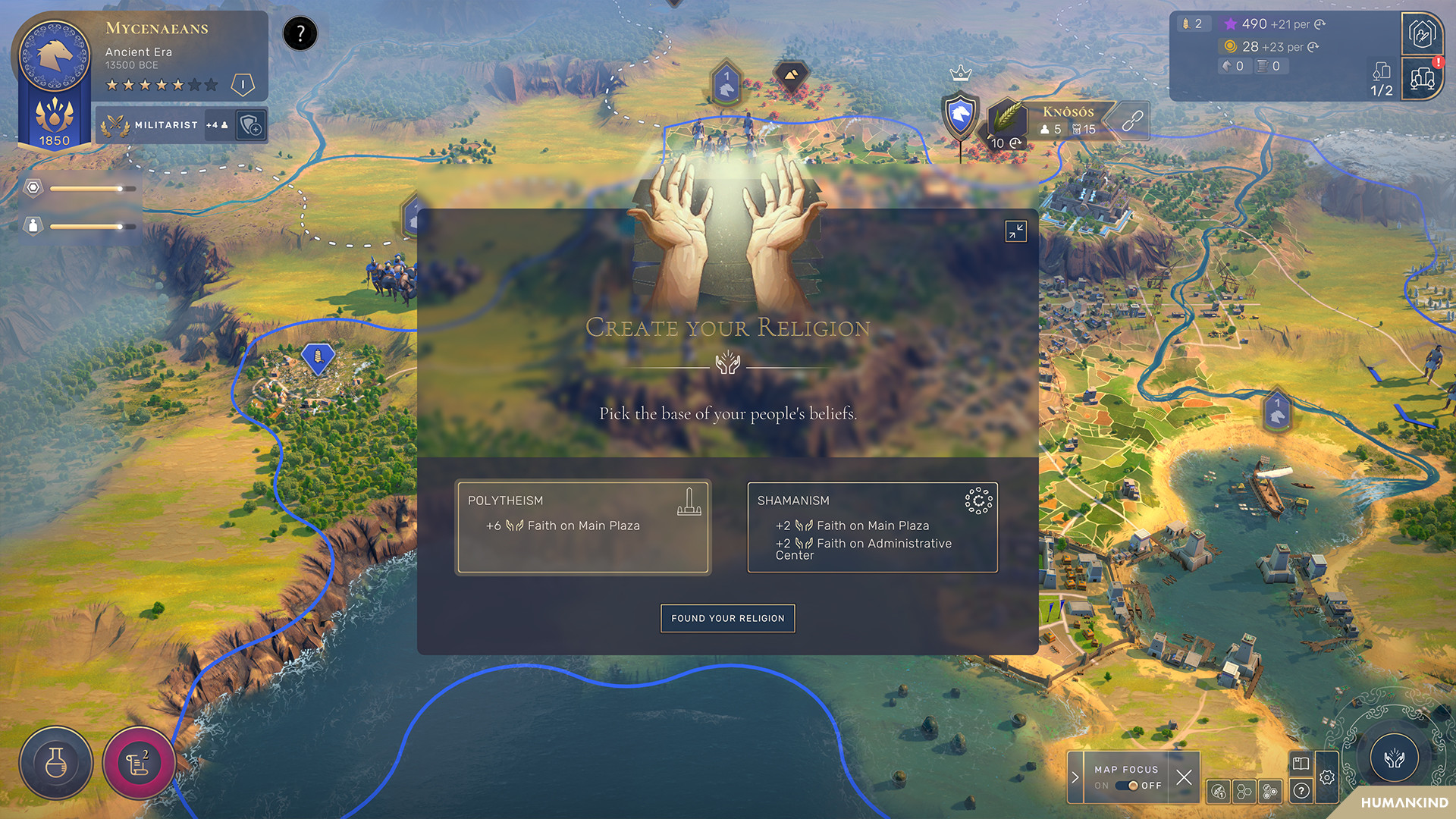Click the tutorial question mark beside the Mycenaeans panel
This screenshot has height=819, width=1456.
[x=300, y=33]
